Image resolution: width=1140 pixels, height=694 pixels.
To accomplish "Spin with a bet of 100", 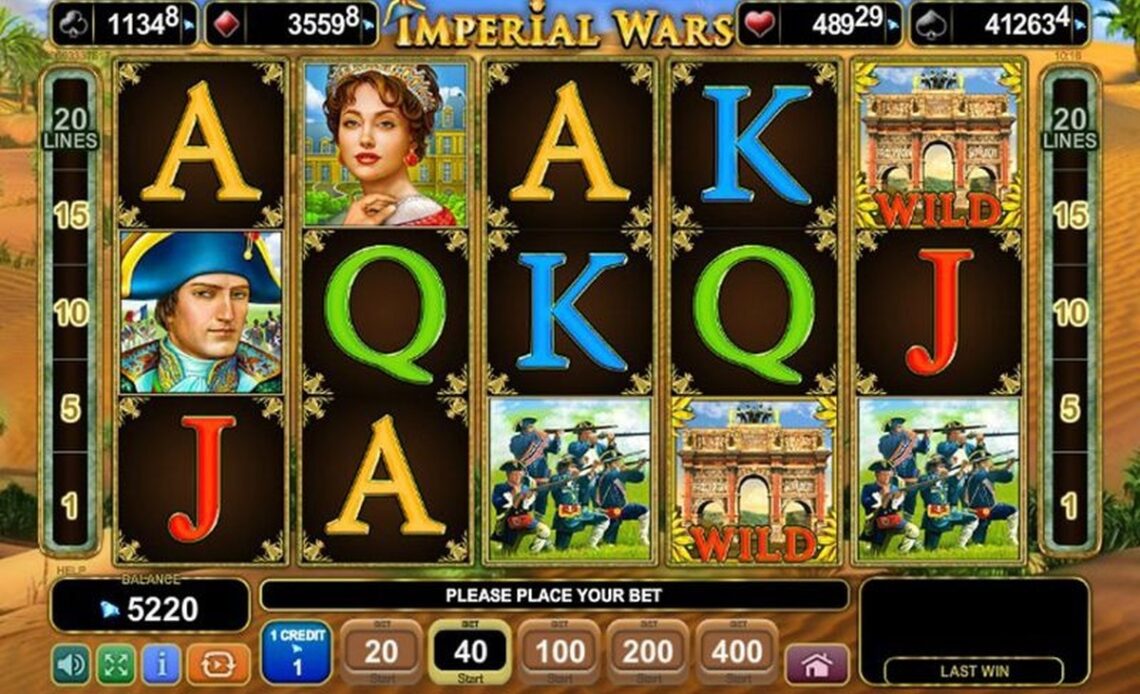I will 559,654.
